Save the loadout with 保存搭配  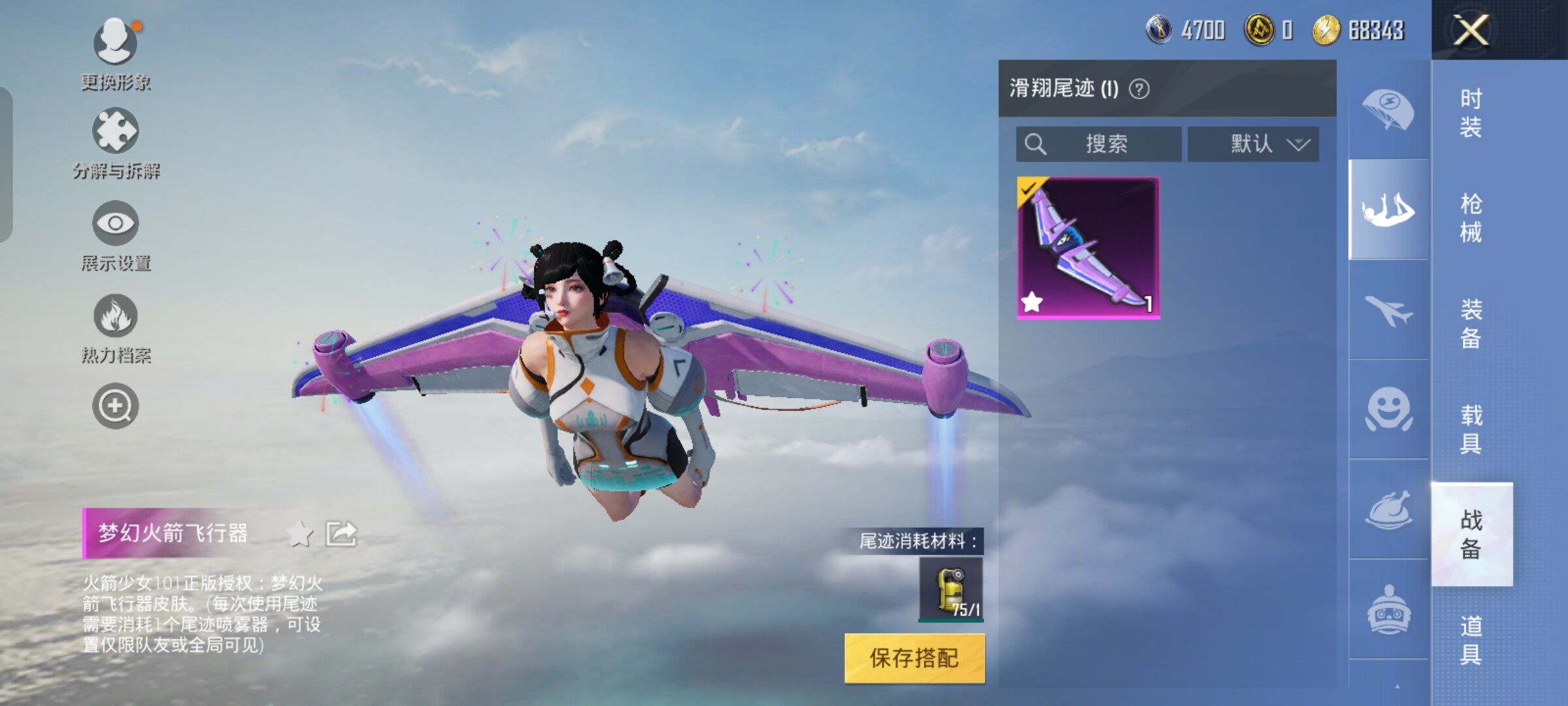click(x=914, y=658)
